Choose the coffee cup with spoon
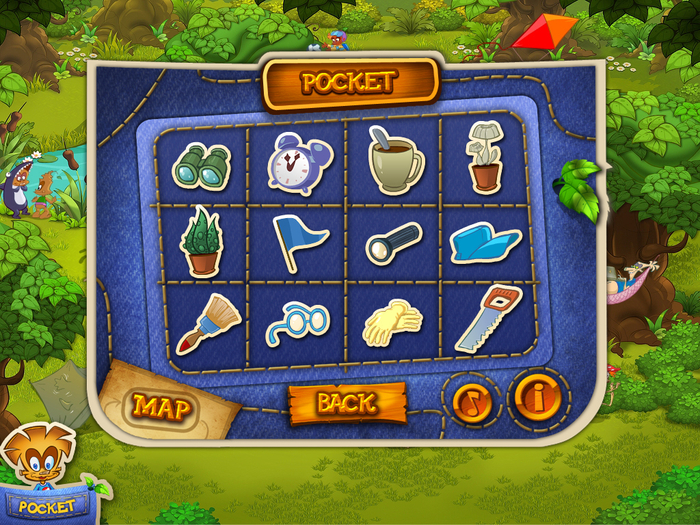 pos(395,162)
